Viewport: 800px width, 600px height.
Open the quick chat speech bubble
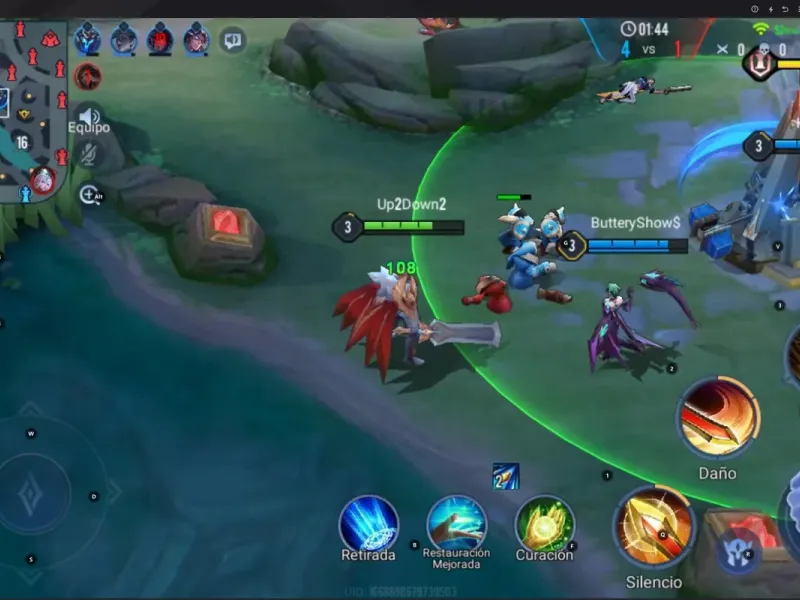pos(233,41)
